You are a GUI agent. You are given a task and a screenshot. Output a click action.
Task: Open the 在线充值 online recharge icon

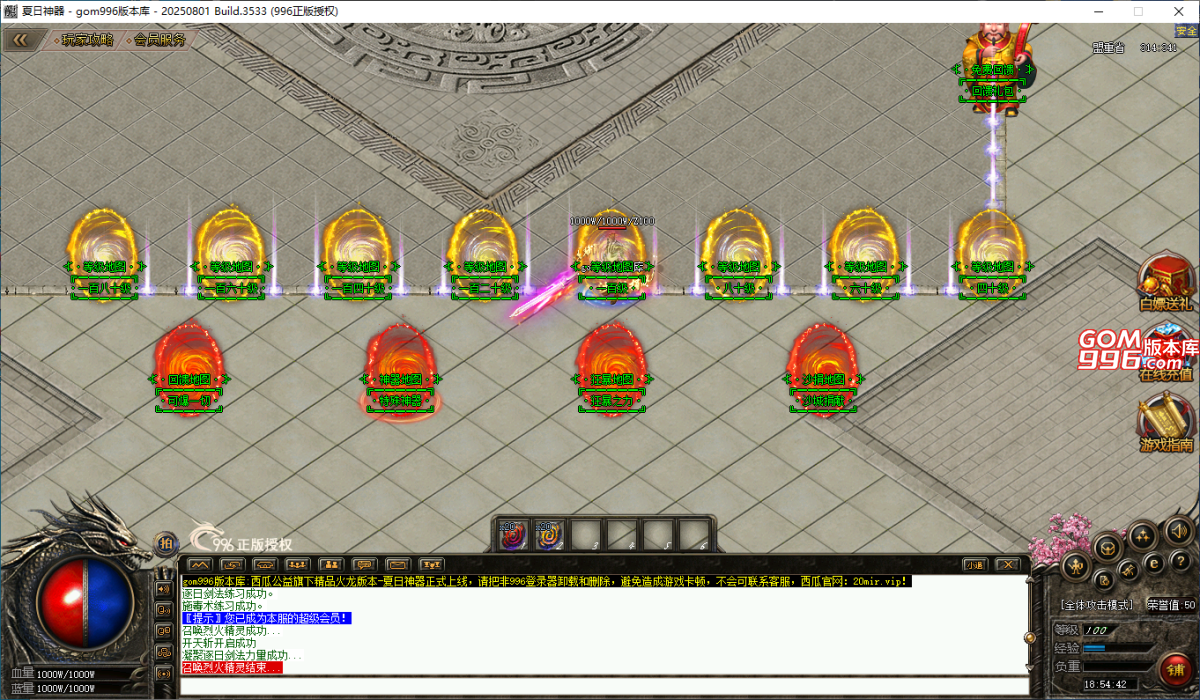coord(1166,355)
